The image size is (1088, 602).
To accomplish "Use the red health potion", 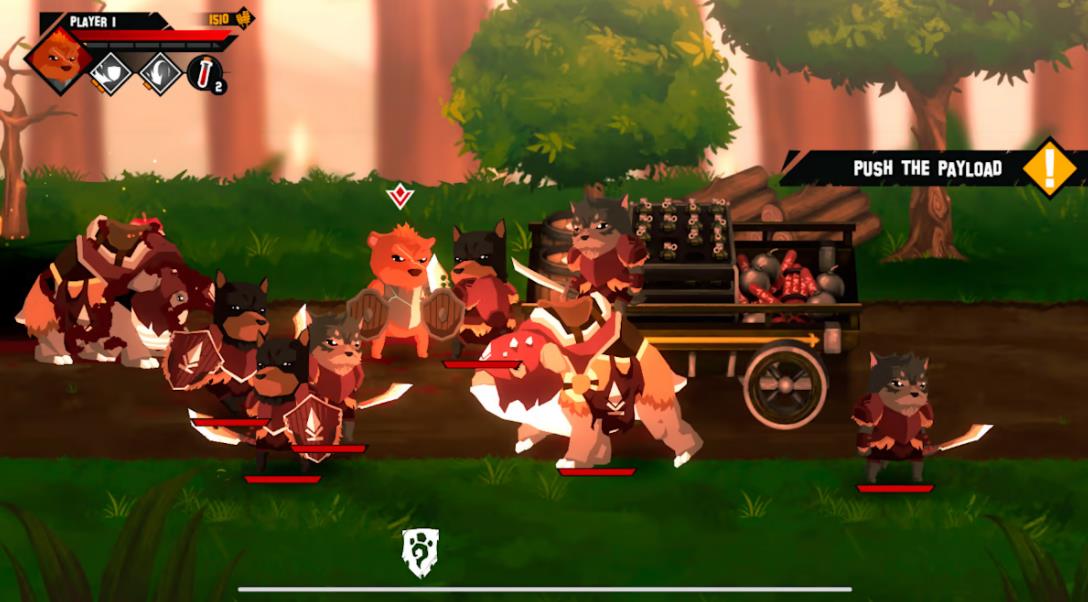I will [x=203, y=73].
